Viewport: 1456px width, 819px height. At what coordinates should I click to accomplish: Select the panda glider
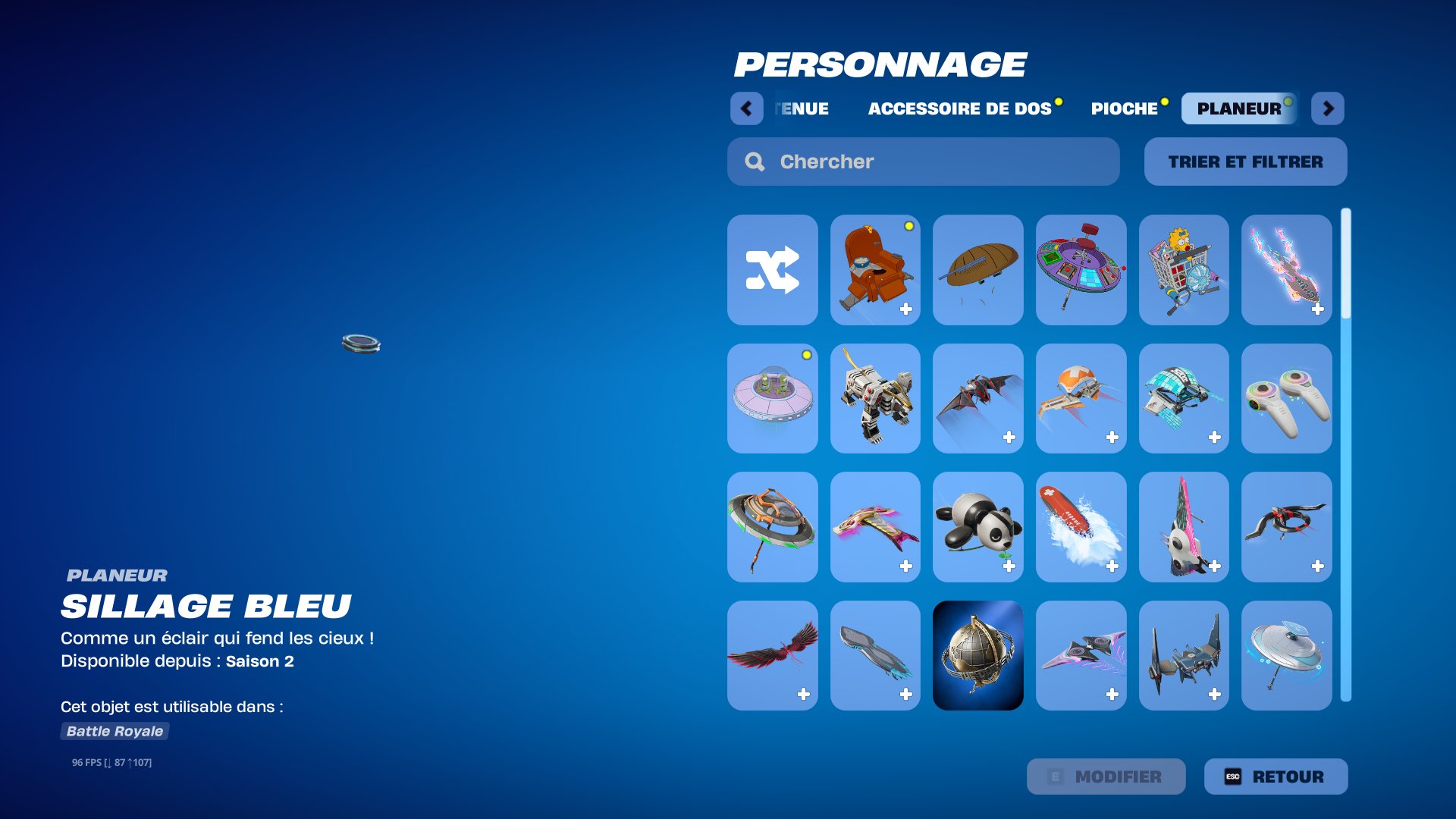[977, 527]
